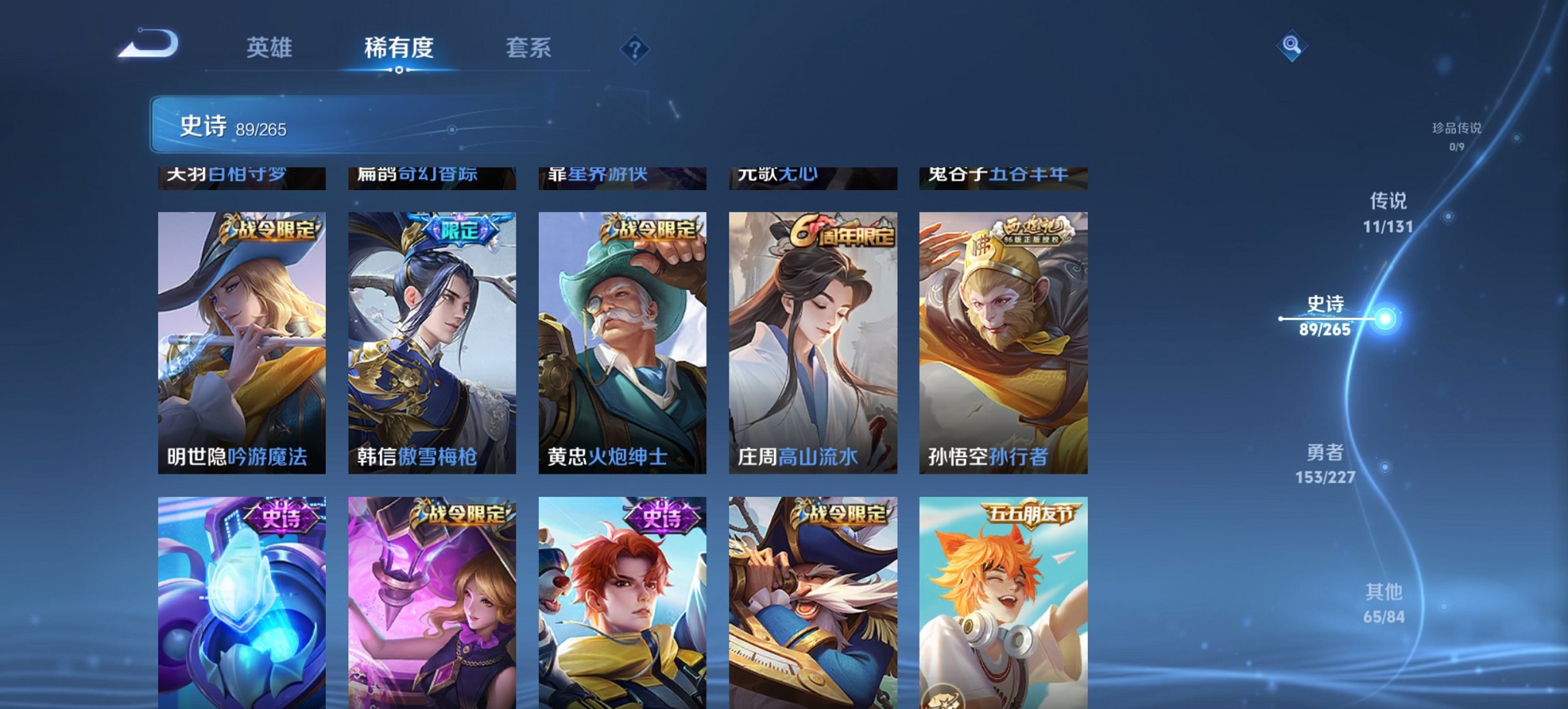Switch to the 套系 tab
This screenshot has width=1568, height=709.
pyautogui.click(x=528, y=48)
